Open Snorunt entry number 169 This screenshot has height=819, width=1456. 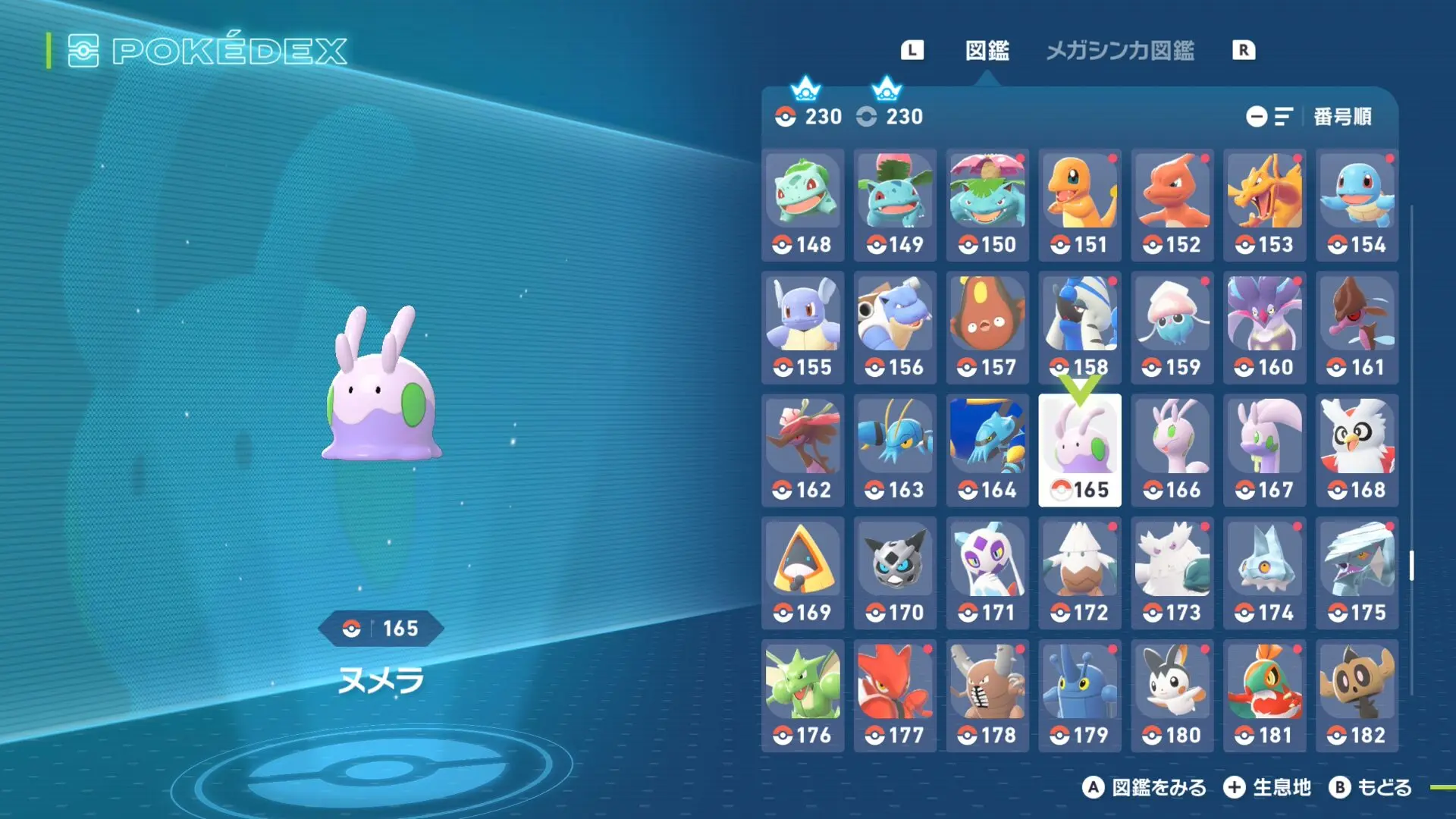pyautogui.click(x=803, y=573)
